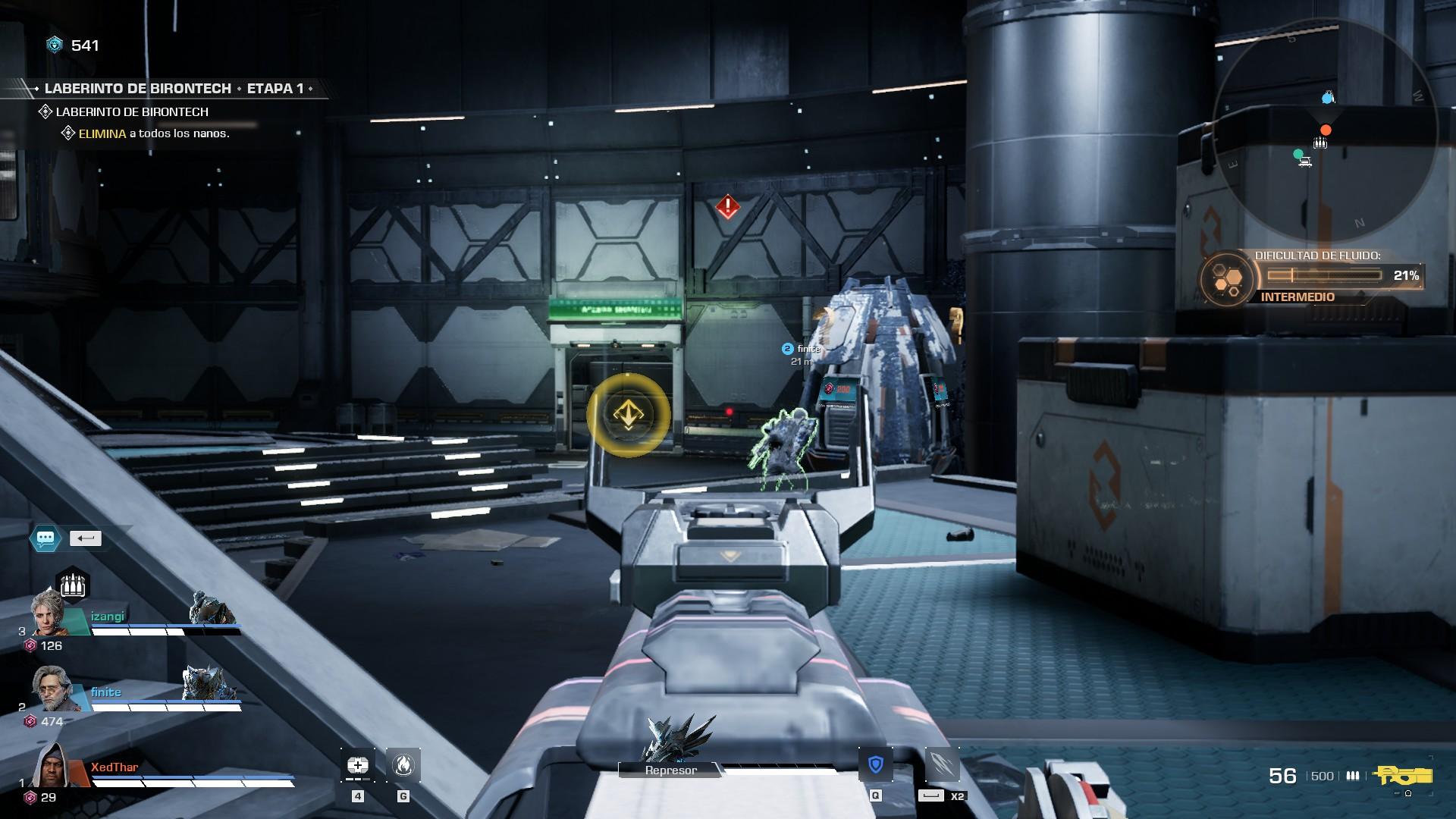Select teammate izangi's portrait

click(x=49, y=613)
